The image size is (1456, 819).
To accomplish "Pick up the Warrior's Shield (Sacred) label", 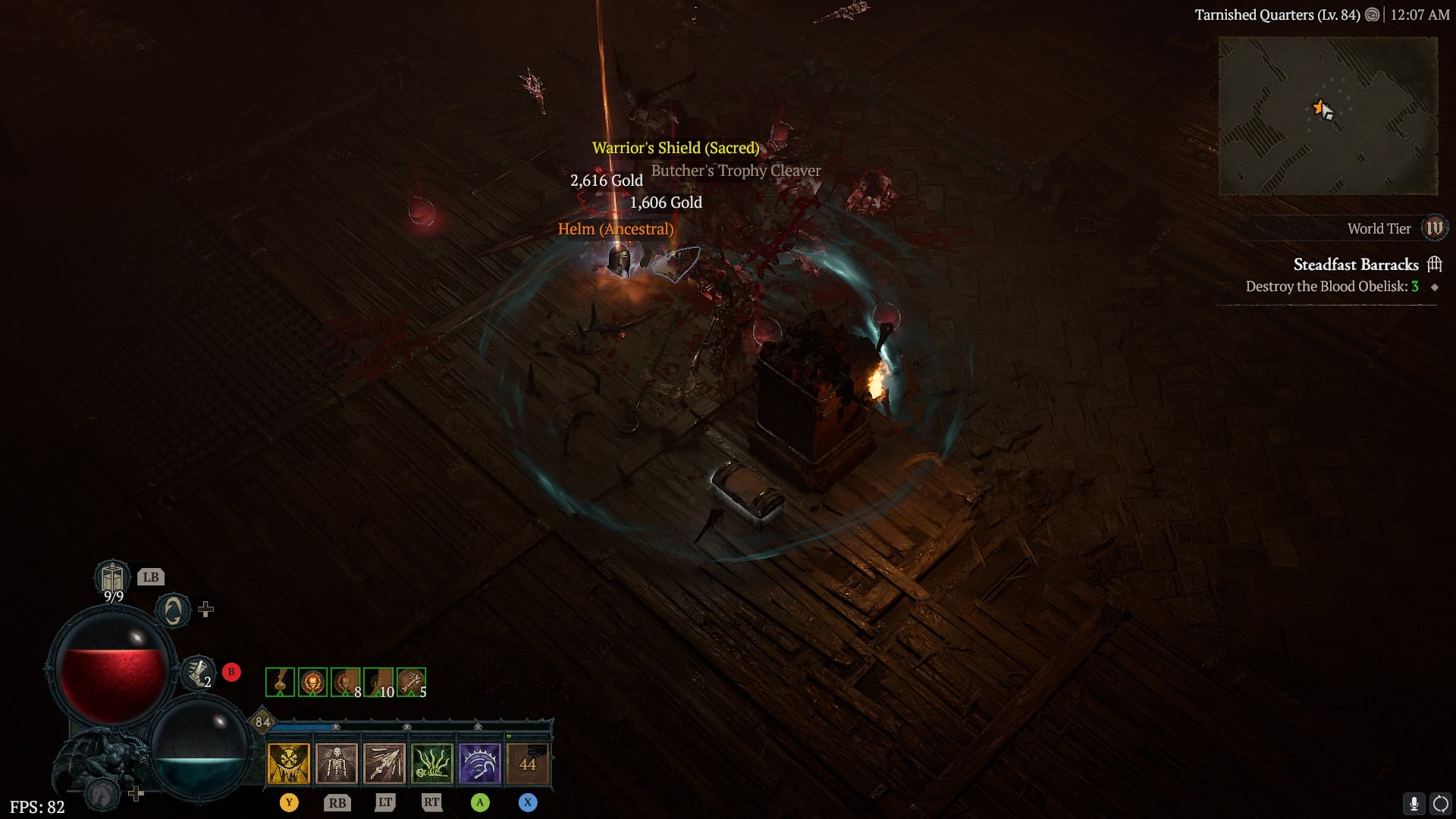I will click(675, 148).
